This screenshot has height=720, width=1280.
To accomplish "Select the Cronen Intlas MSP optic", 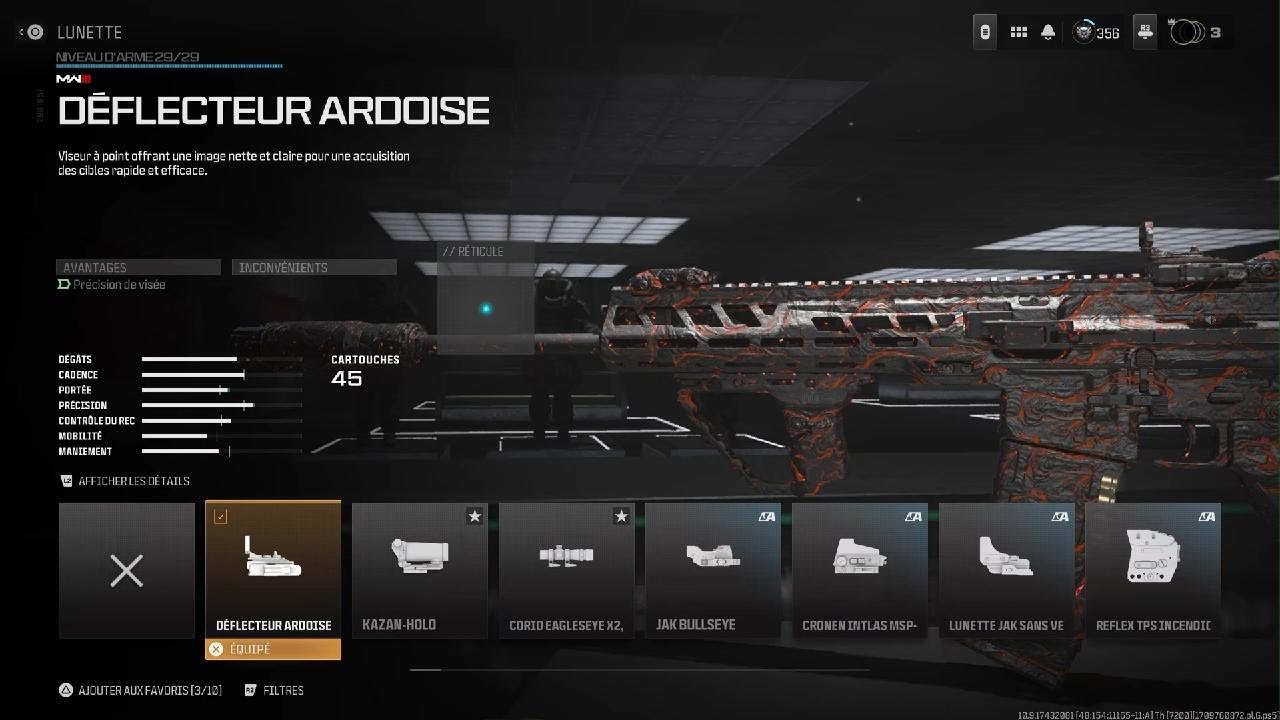I will (x=860, y=570).
